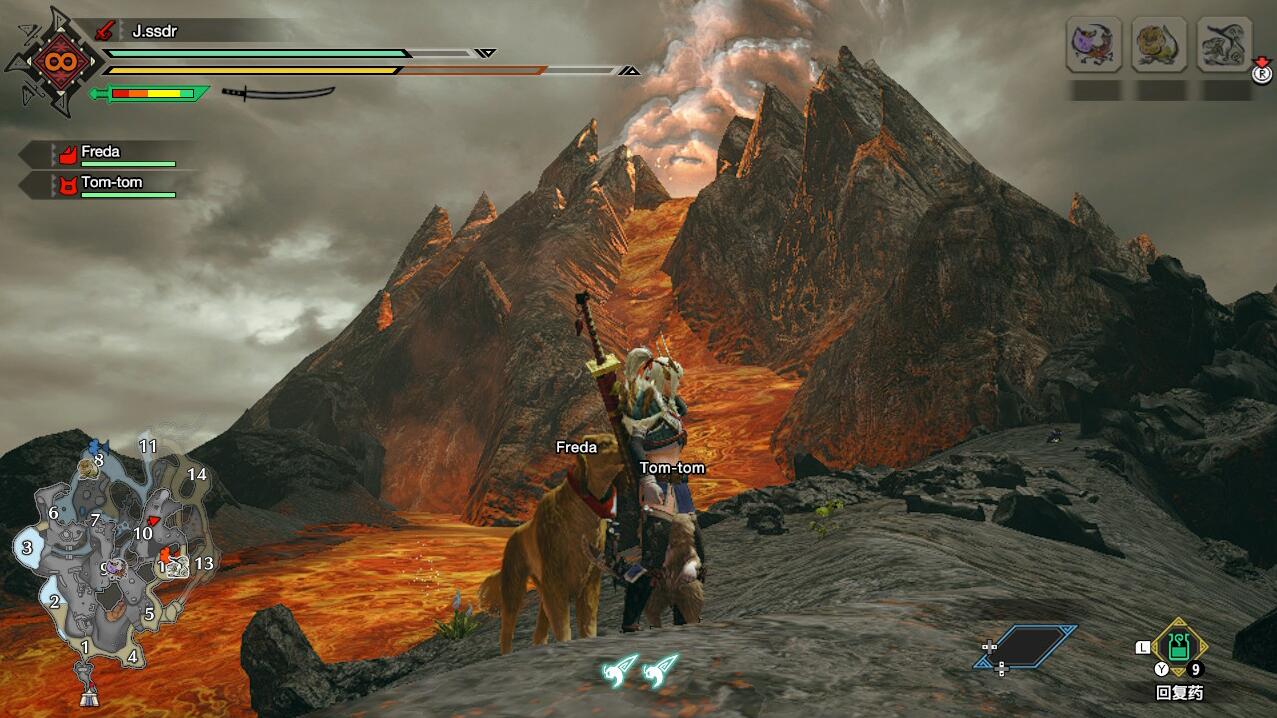This screenshot has height=718, width=1277.
Task: Select the purple monster target icon
Action: pyautogui.click(x=1093, y=46)
